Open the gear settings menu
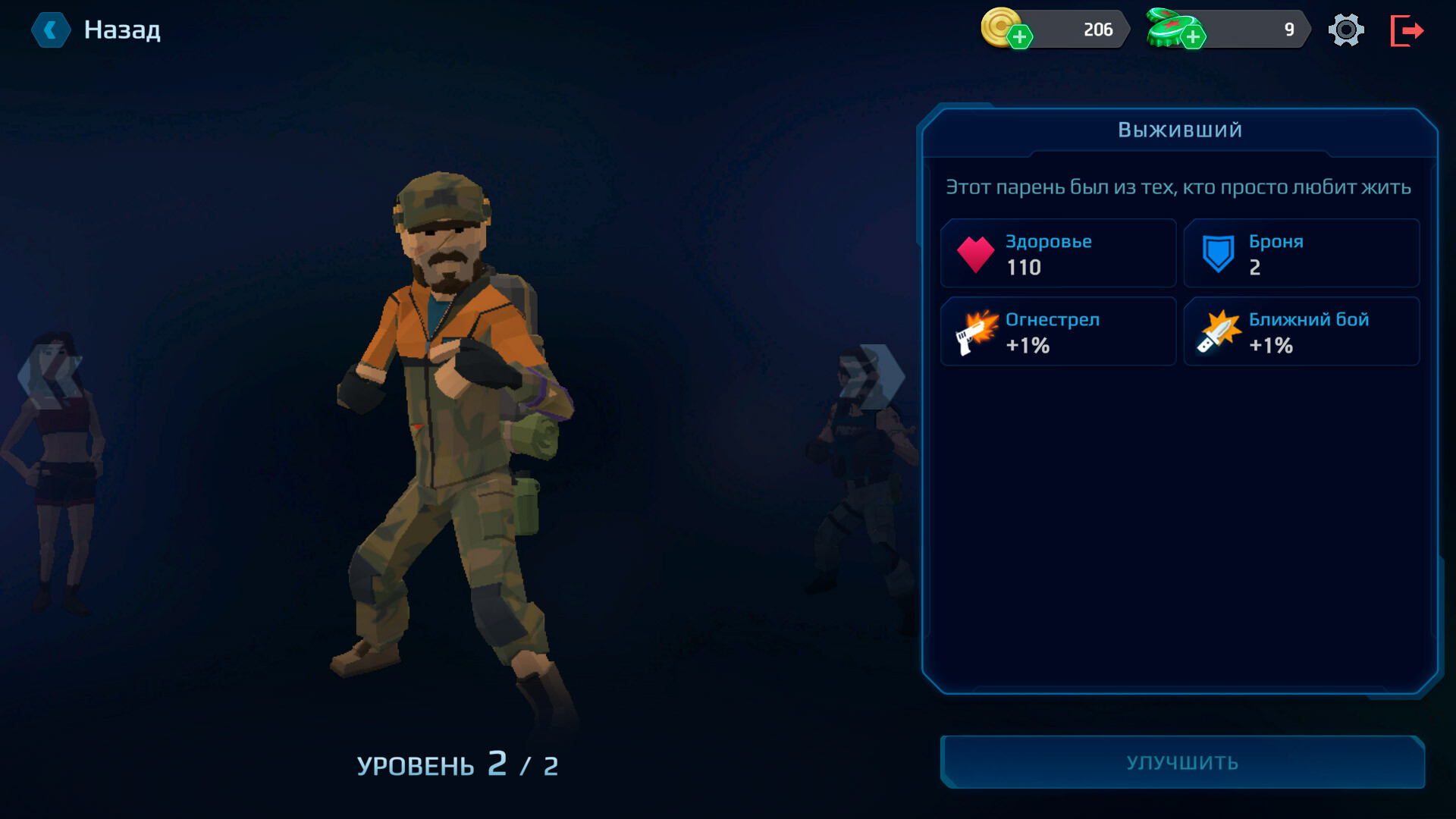 (x=1346, y=30)
